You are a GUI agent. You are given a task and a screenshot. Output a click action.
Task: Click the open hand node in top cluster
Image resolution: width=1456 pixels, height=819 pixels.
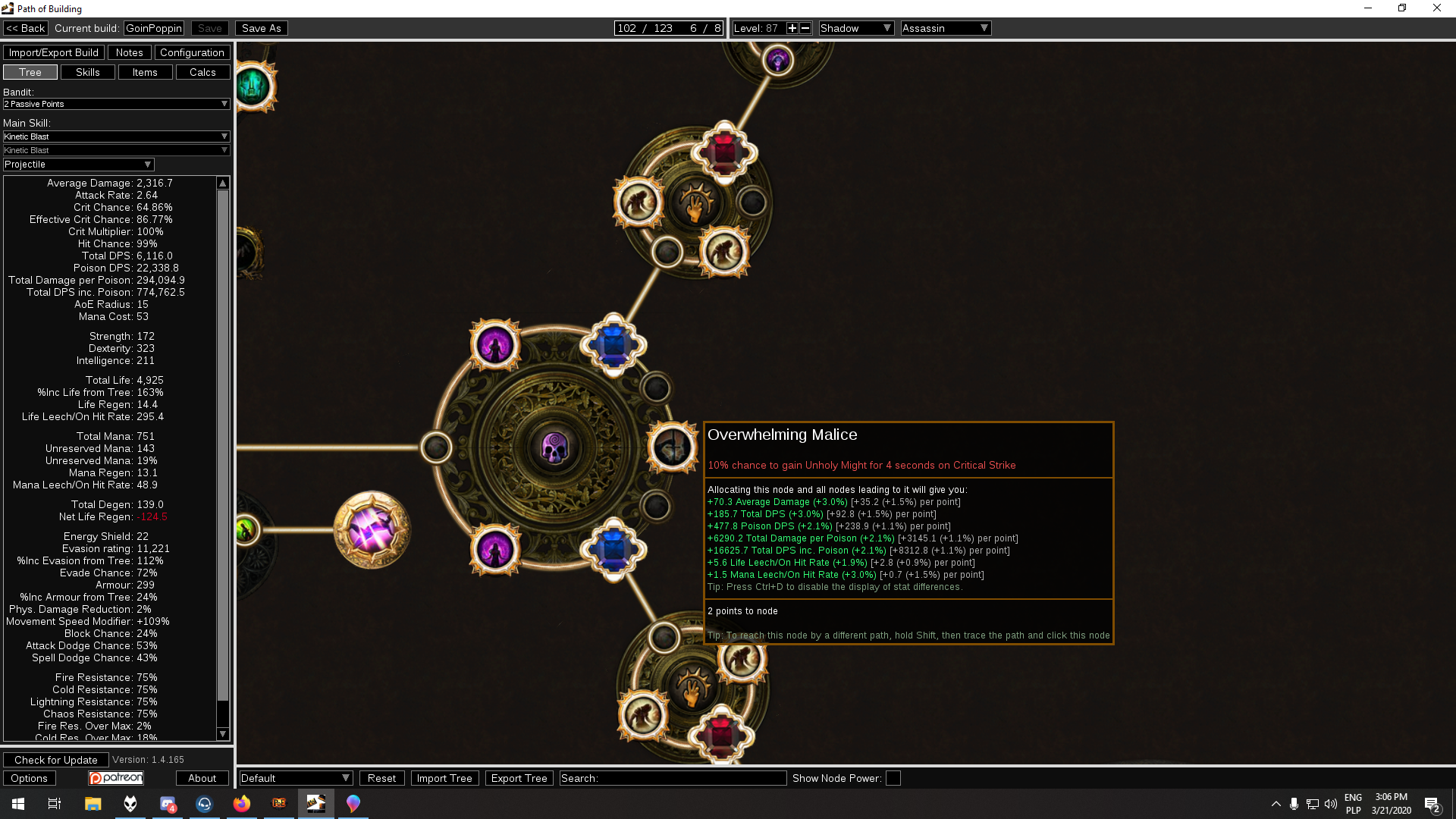(695, 206)
